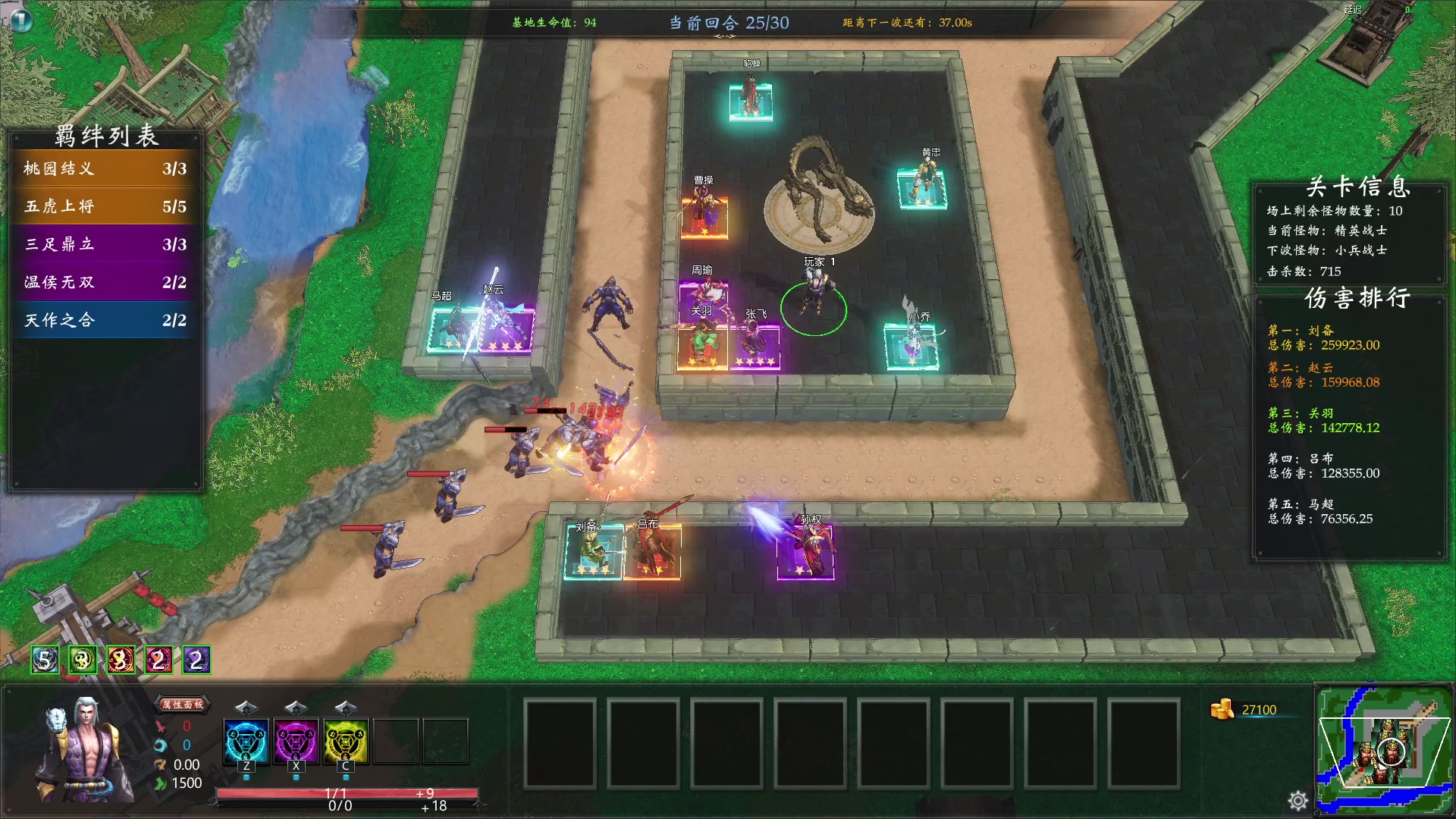Select the 桃园结义 bond row
The height and width of the screenshot is (819, 1456).
click(x=105, y=168)
